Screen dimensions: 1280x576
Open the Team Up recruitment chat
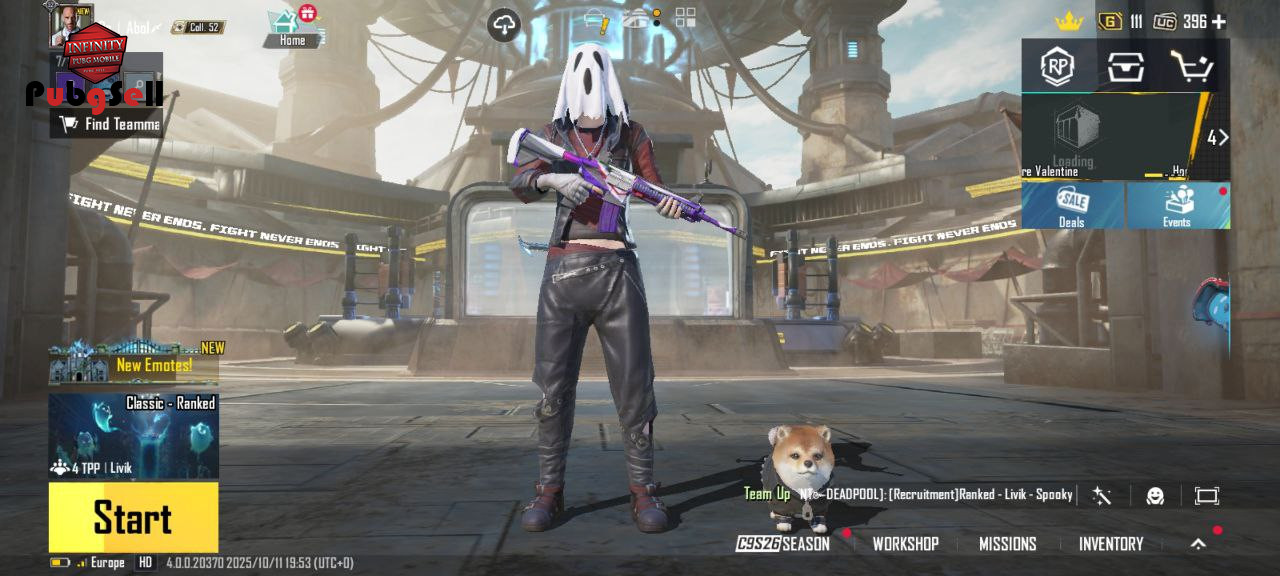pyautogui.click(x=910, y=494)
